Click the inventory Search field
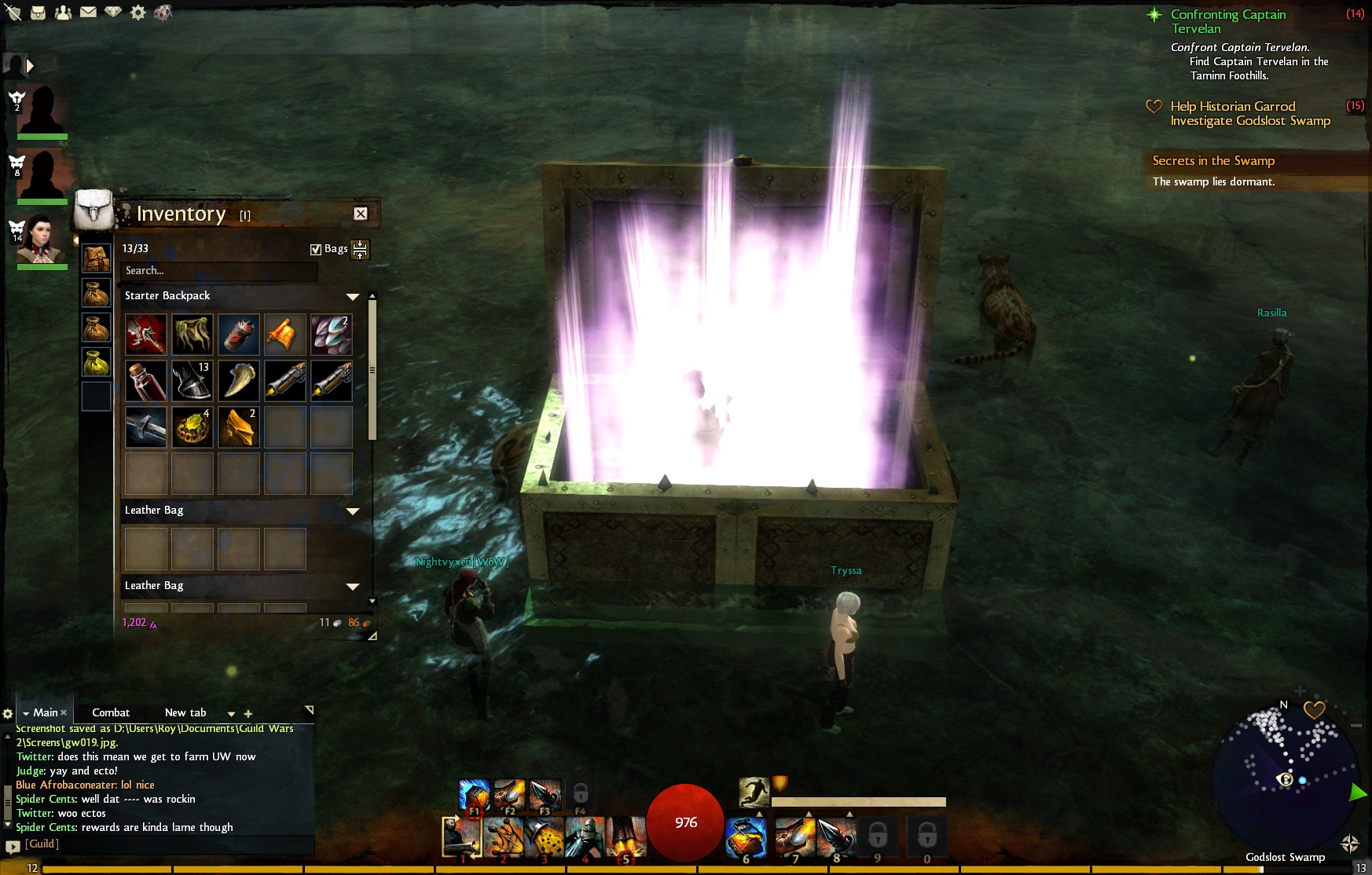The width and height of the screenshot is (1372, 875). coord(220,271)
